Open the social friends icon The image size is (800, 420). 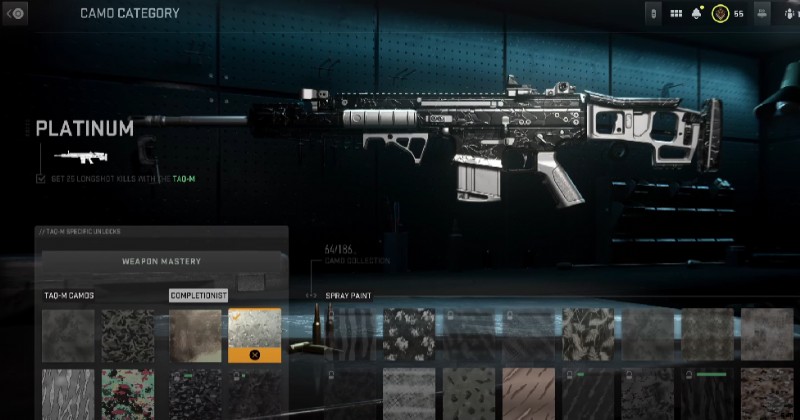762,14
